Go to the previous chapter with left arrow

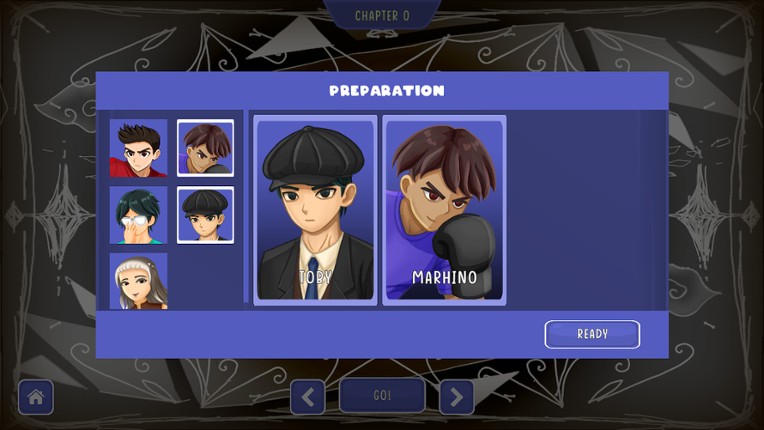307,397
